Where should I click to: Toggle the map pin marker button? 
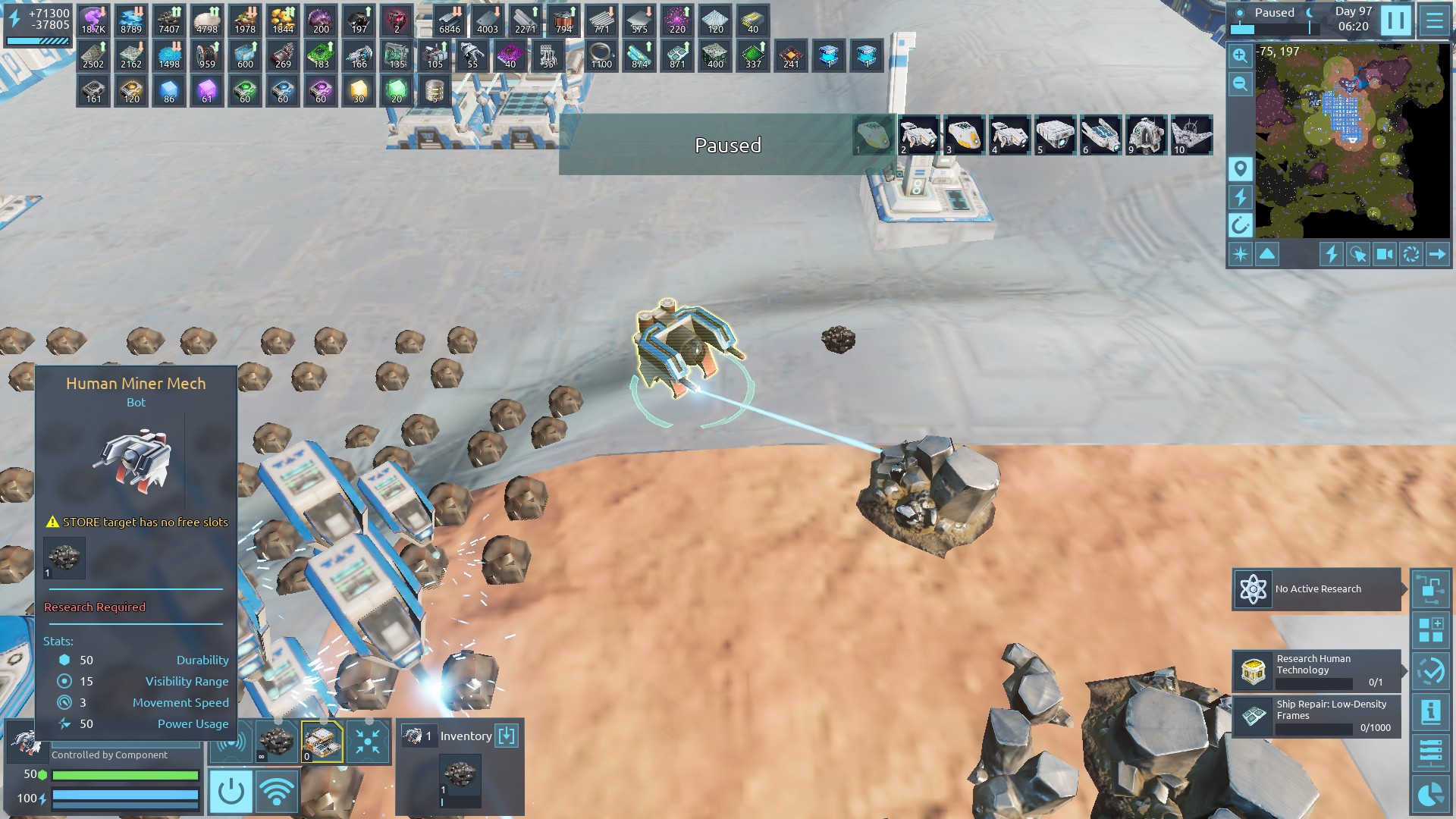(x=1241, y=168)
